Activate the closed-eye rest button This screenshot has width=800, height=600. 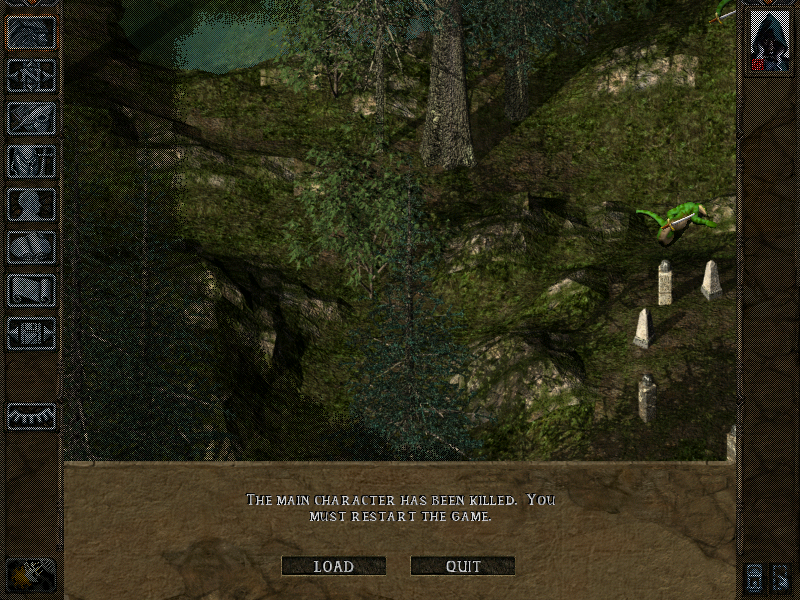click(31, 415)
